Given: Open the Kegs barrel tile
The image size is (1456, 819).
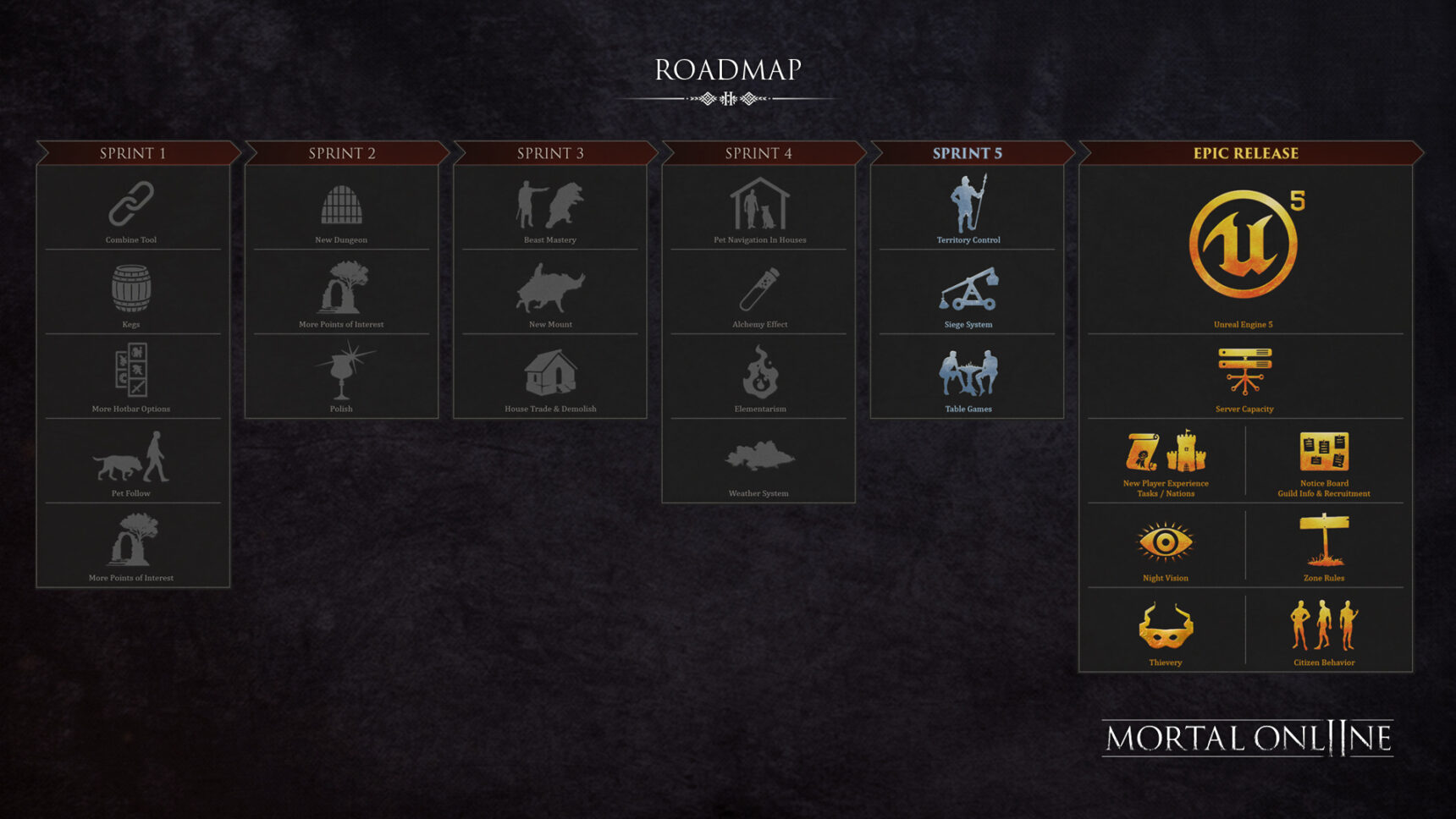Looking at the screenshot, I should [x=131, y=289].
